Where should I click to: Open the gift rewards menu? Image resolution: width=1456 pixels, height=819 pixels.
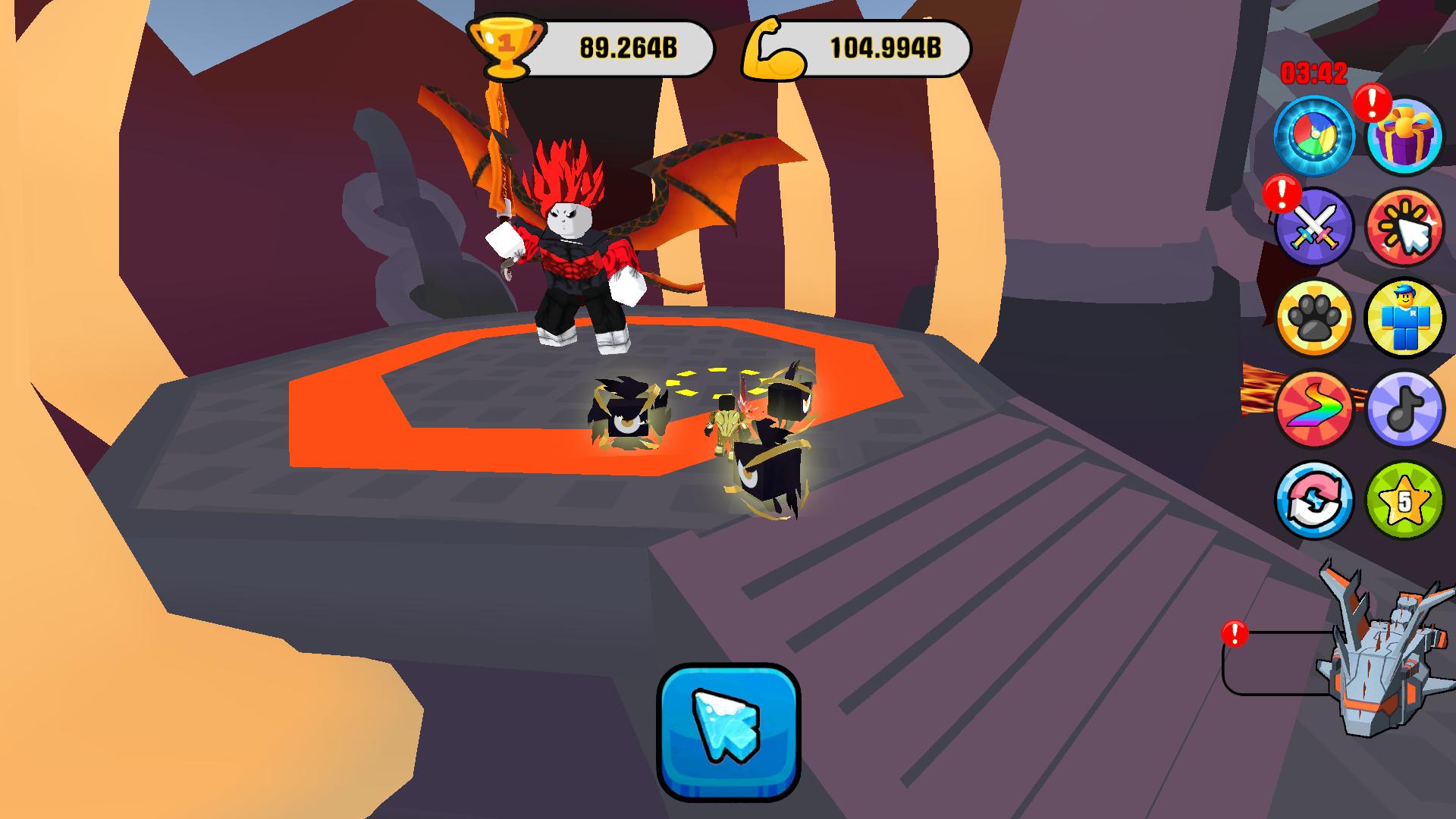click(1407, 136)
